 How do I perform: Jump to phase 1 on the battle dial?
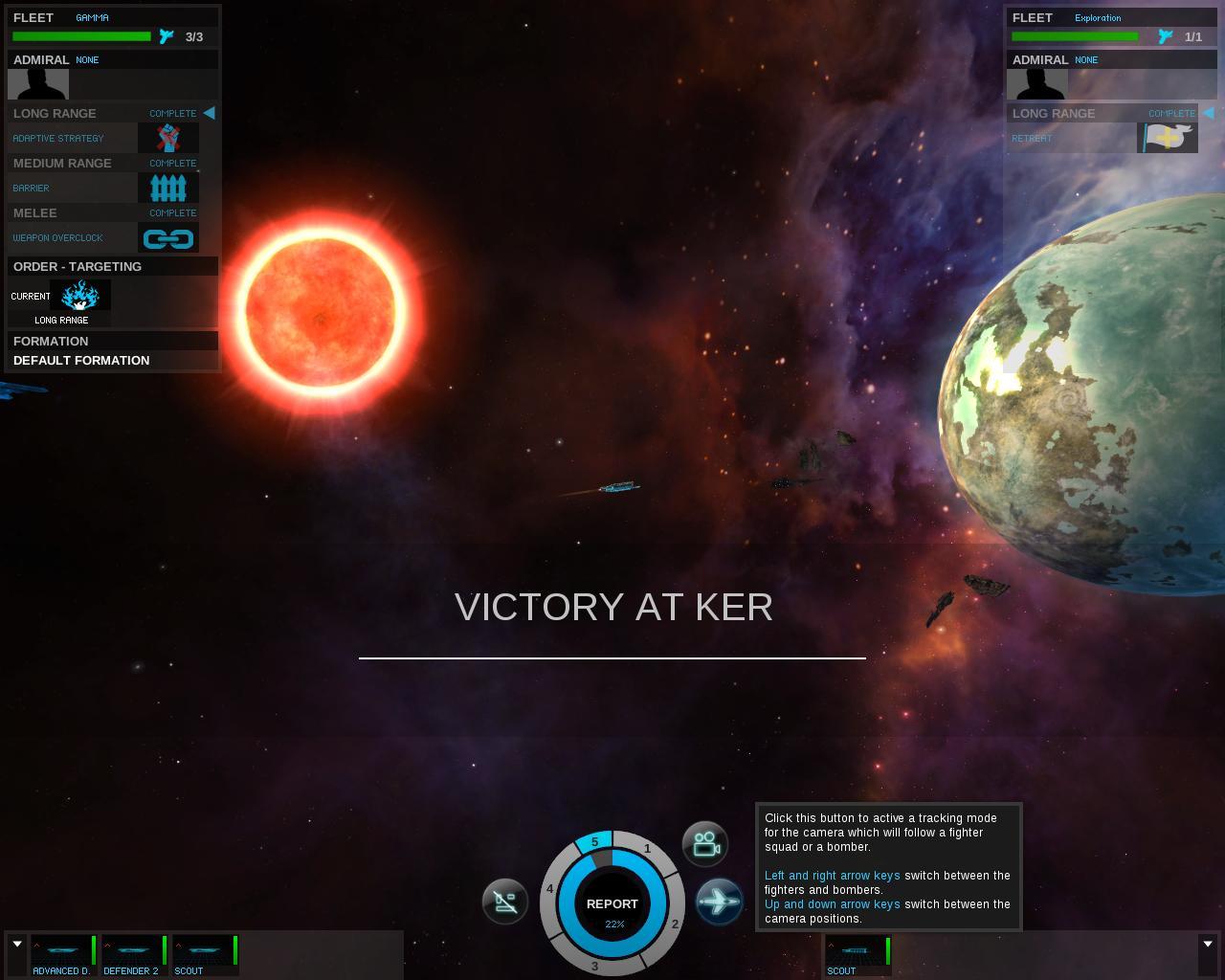[647, 848]
